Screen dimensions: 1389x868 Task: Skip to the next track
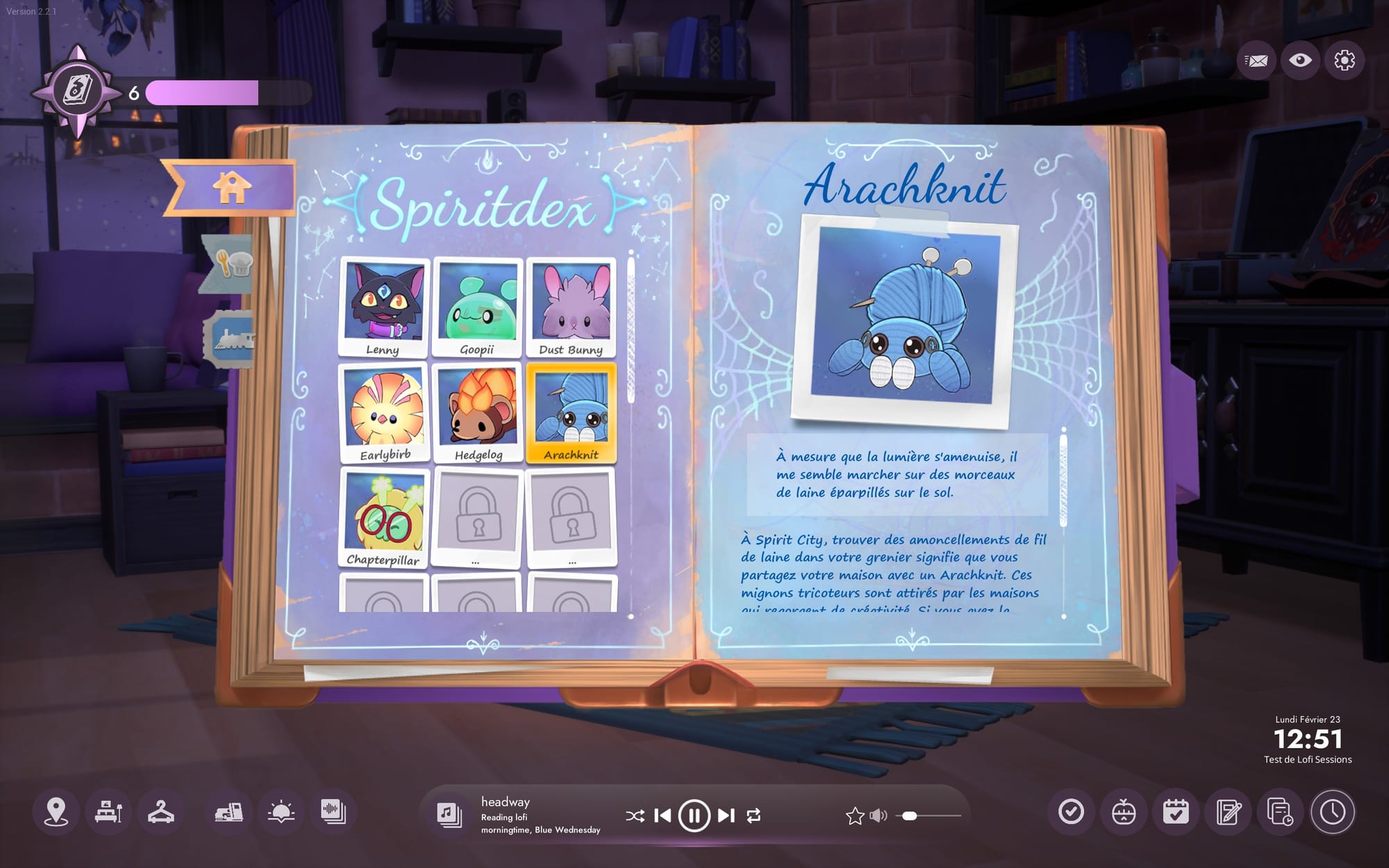pyautogui.click(x=726, y=815)
